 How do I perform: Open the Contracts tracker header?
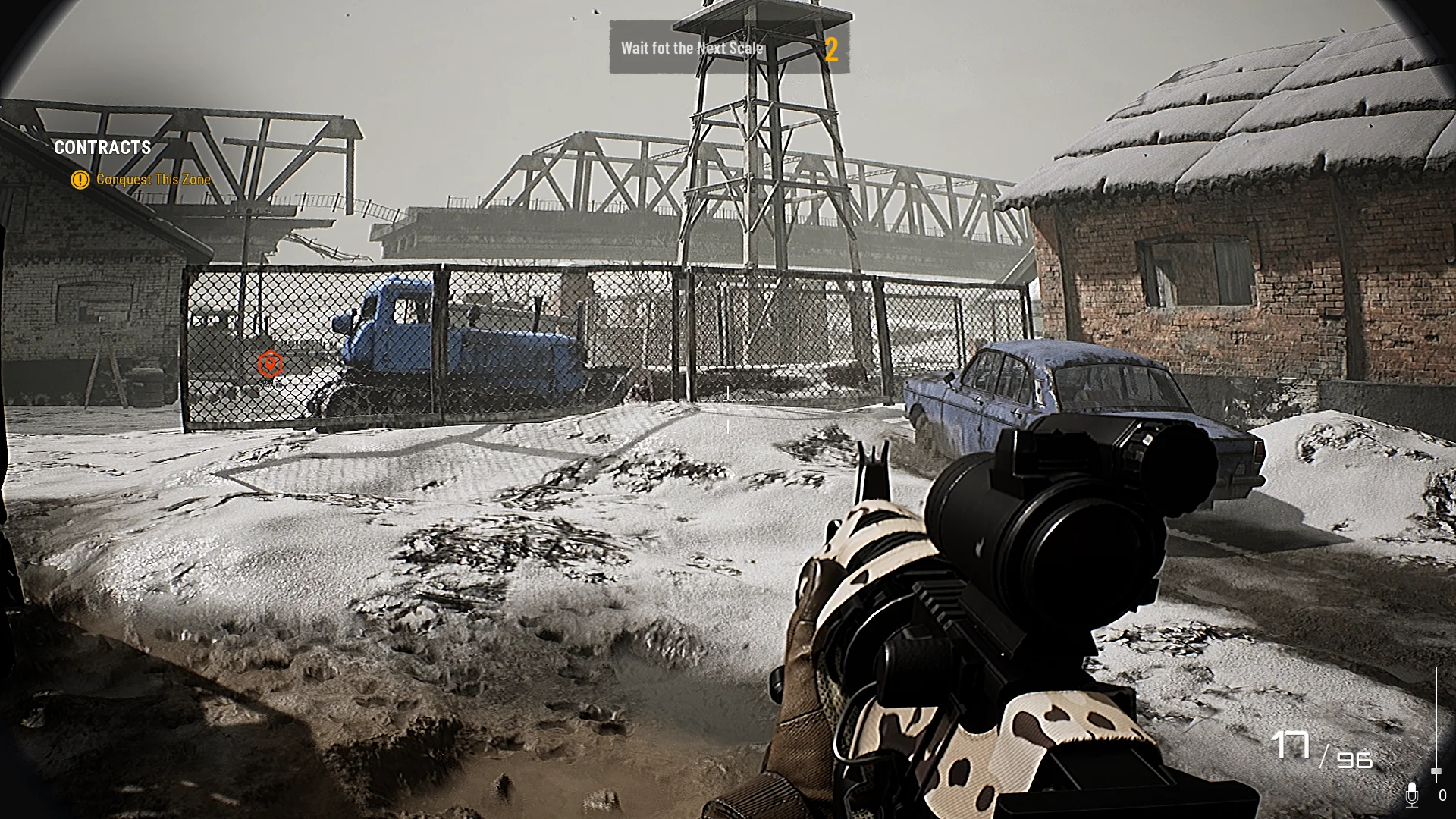point(102,148)
